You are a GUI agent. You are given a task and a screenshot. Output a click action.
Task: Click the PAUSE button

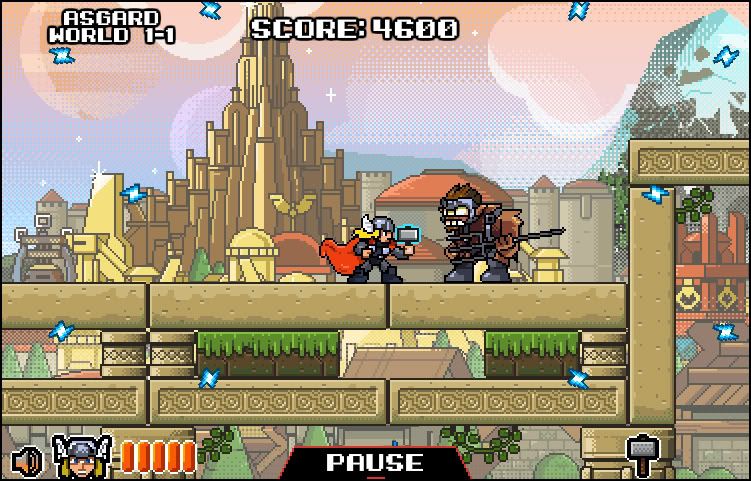(374, 463)
